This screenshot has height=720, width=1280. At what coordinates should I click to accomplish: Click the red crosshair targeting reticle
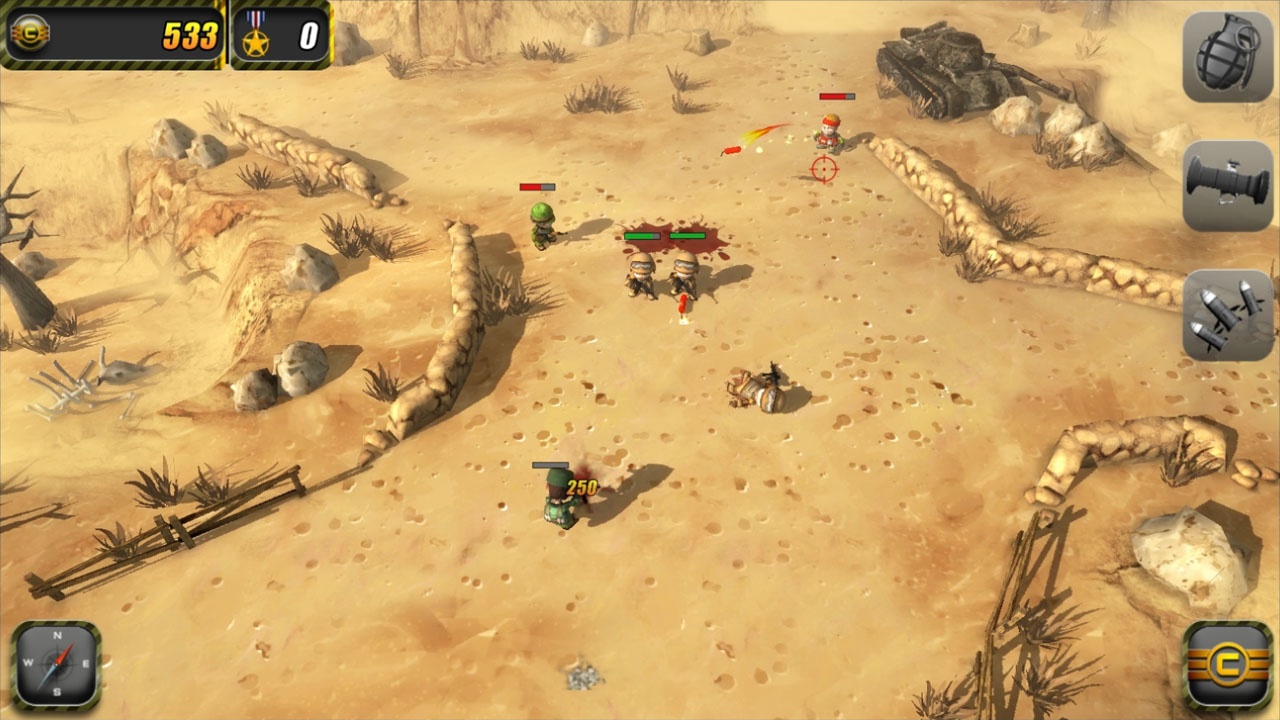click(x=822, y=168)
